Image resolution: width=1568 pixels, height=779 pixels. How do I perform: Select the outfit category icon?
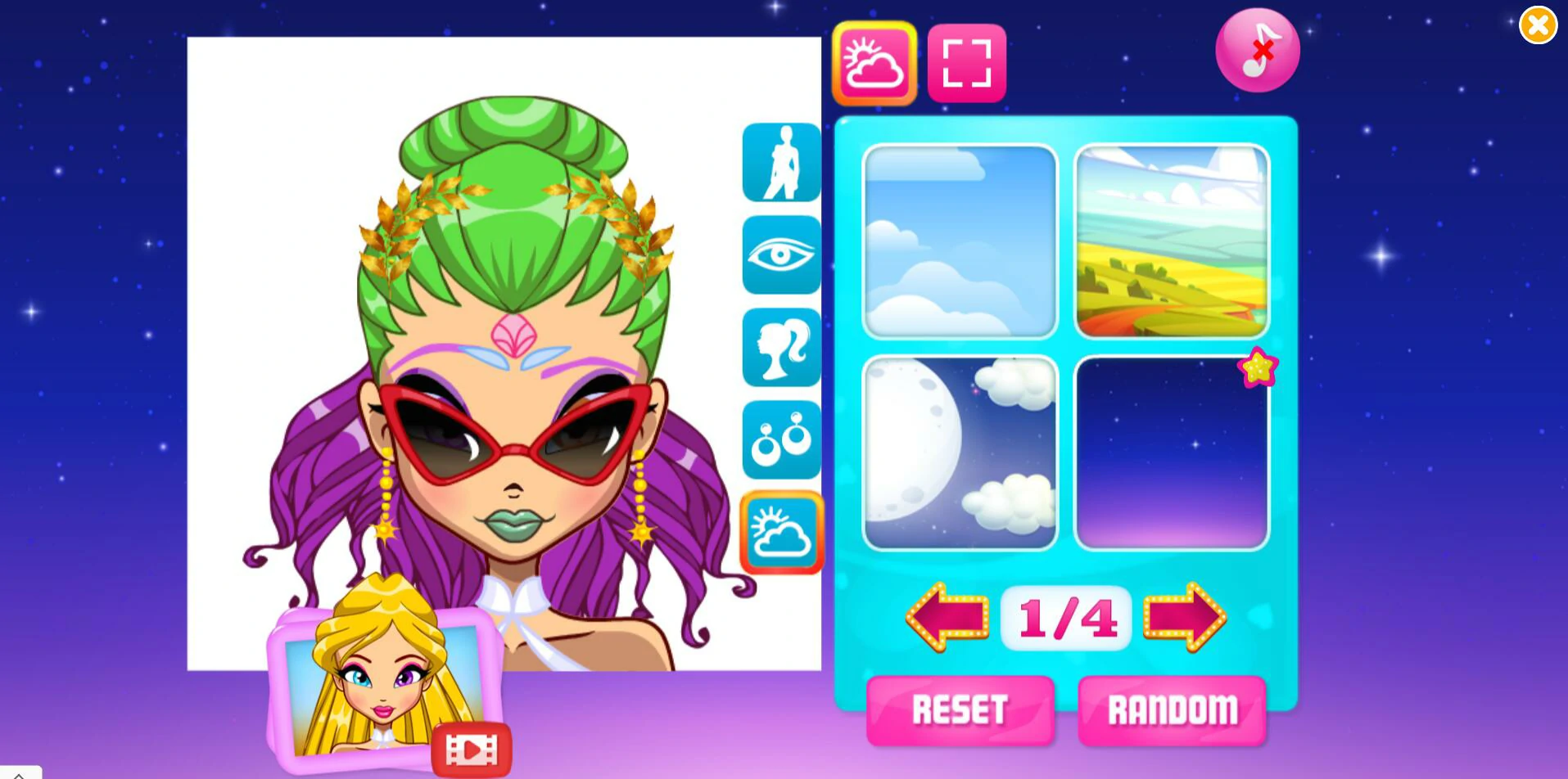click(780, 162)
